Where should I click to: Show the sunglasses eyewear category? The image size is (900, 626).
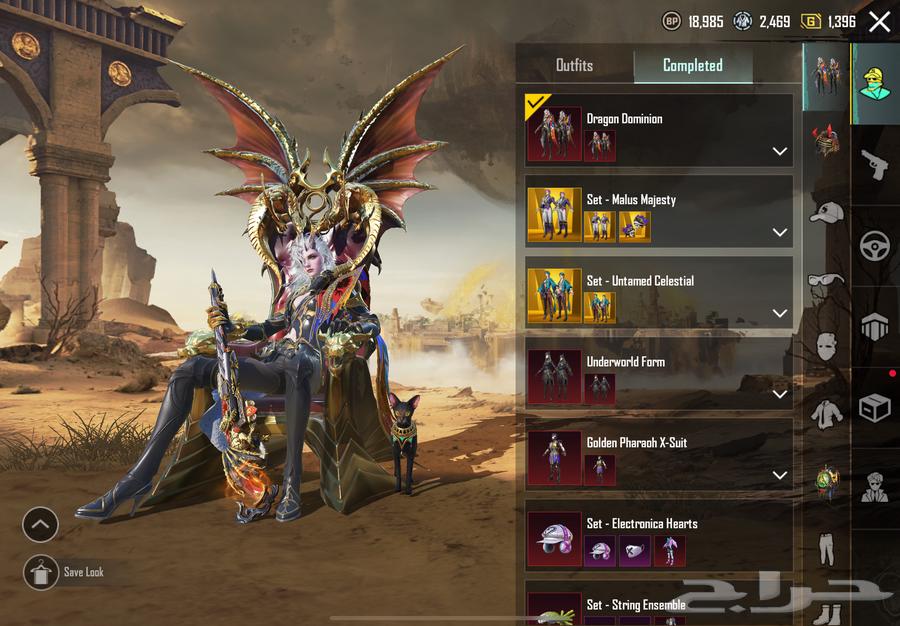(x=826, y=280)
